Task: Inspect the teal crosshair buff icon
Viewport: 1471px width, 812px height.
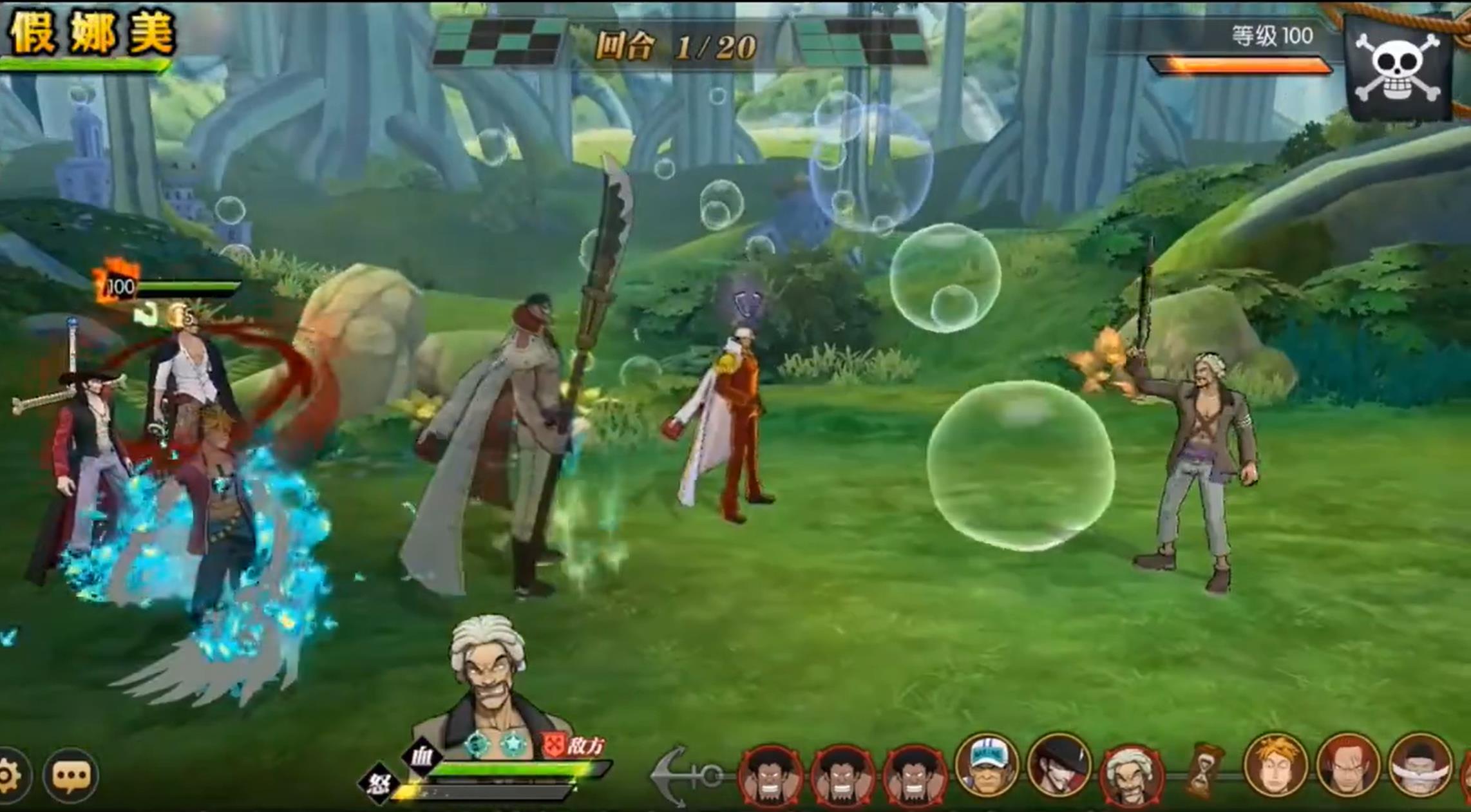Action: pyautogui.click(x=478, y=744)
